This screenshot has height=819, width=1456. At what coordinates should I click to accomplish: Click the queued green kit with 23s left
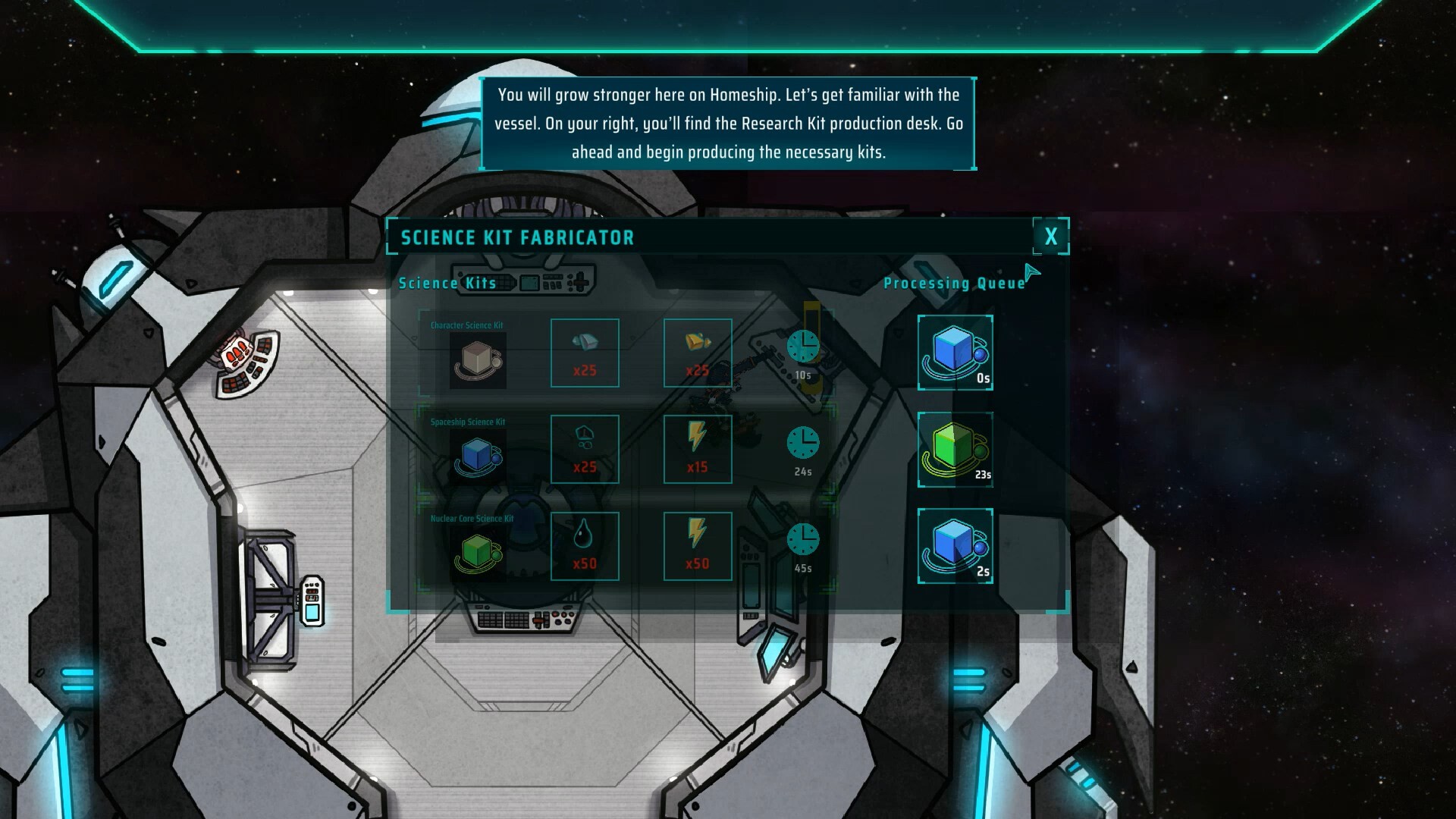tap(955, 450)
